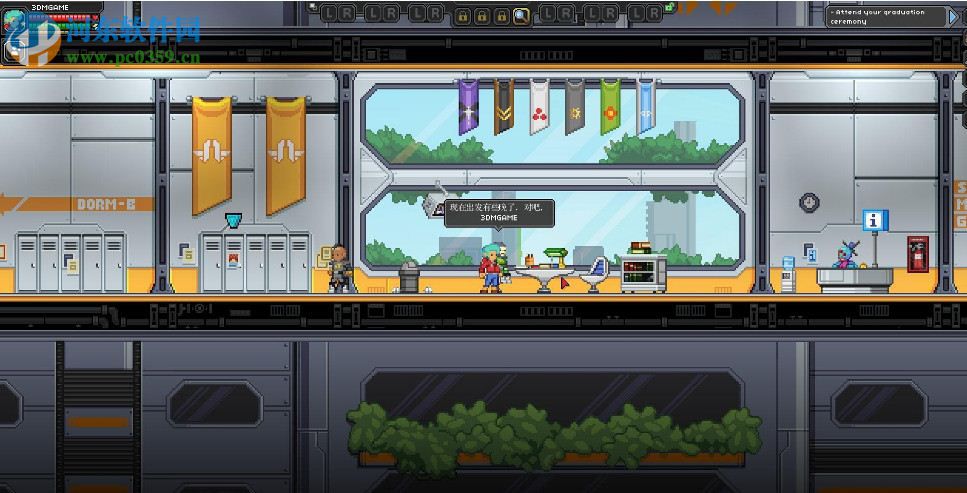967x493 pixels.
Task: Click the blue arrow beside the quest tracker
Action: point(953,16)
